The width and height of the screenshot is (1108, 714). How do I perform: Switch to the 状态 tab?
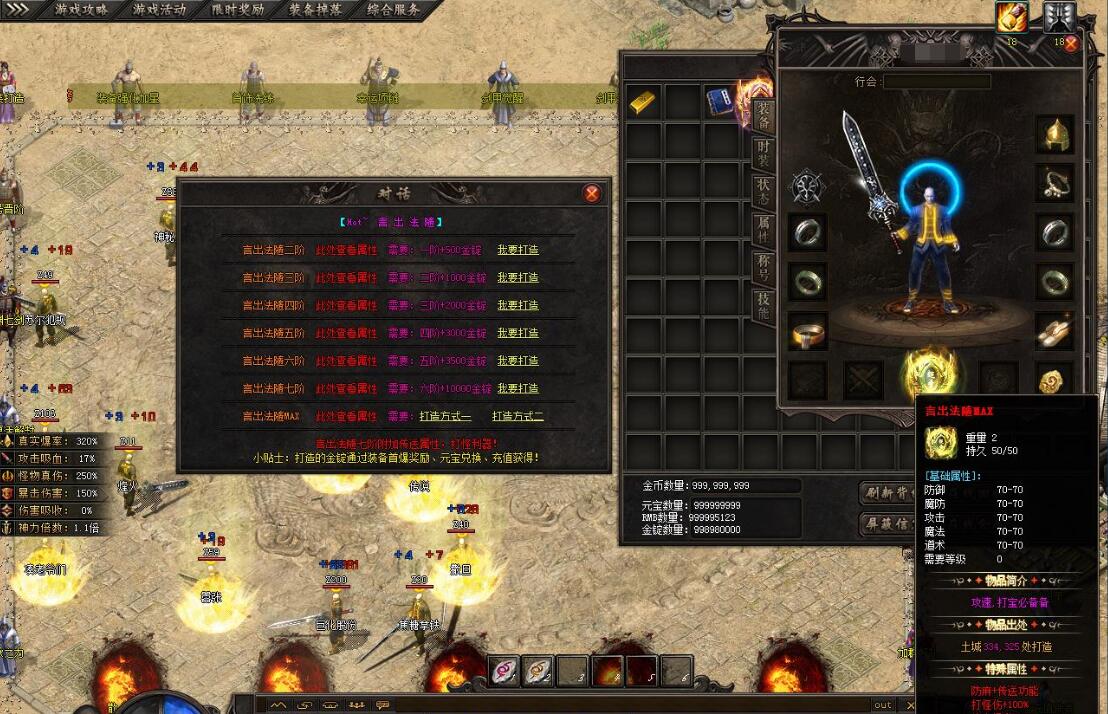763,192
